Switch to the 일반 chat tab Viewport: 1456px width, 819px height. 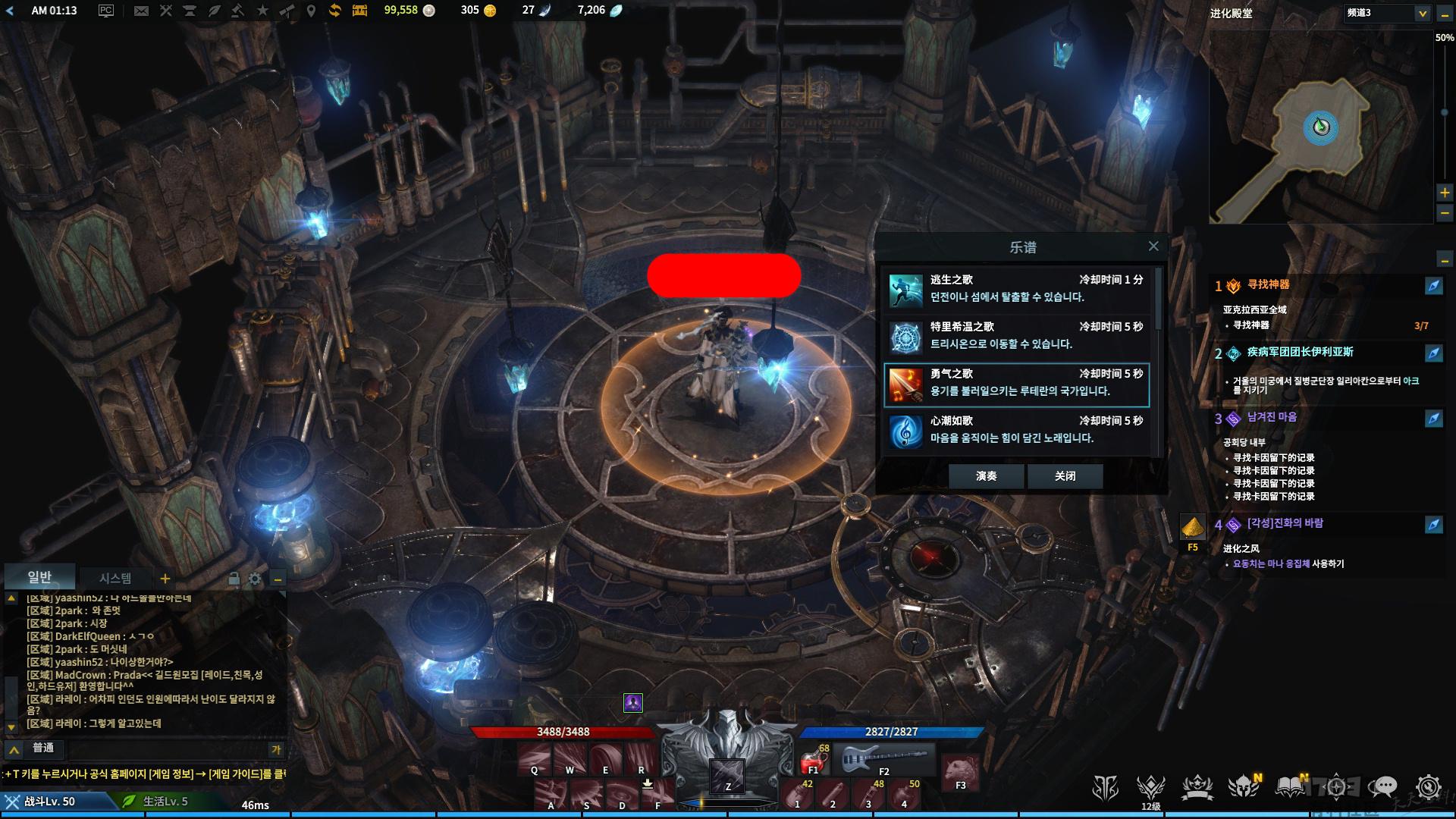39,578
